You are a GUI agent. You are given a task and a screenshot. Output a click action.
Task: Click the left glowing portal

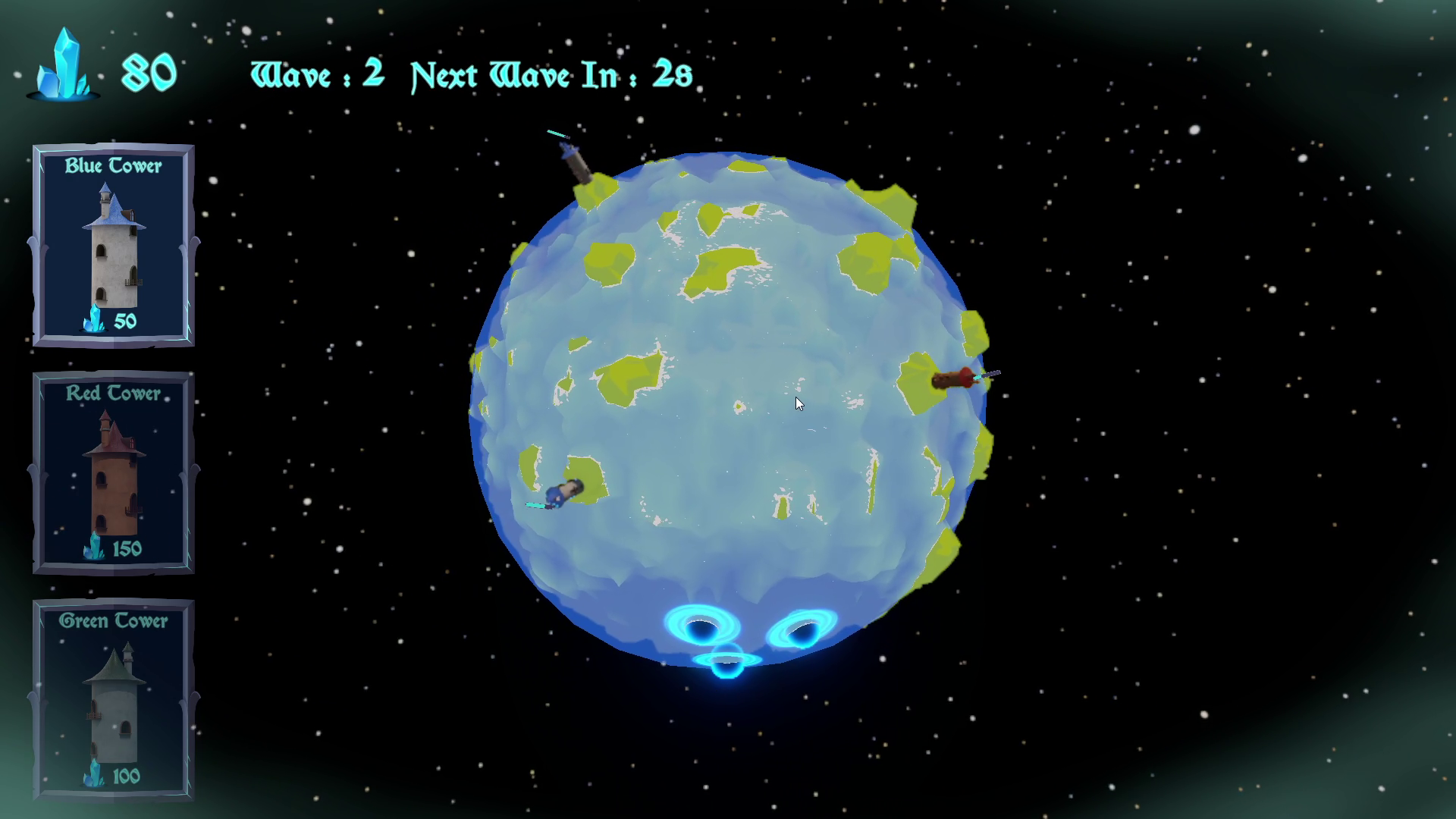click(x=701, y=626)
